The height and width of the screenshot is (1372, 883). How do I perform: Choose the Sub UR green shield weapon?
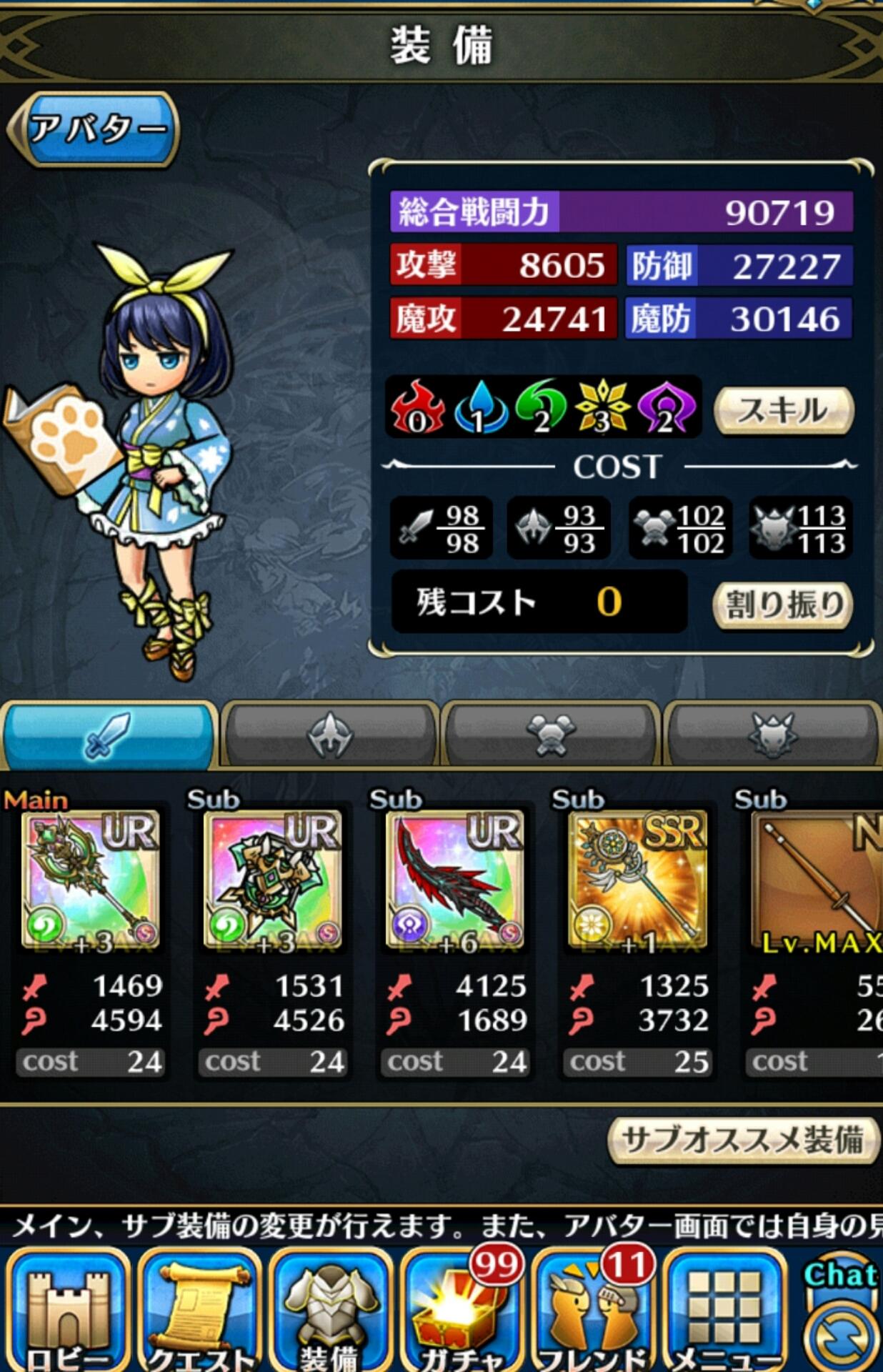coord(274,880)
